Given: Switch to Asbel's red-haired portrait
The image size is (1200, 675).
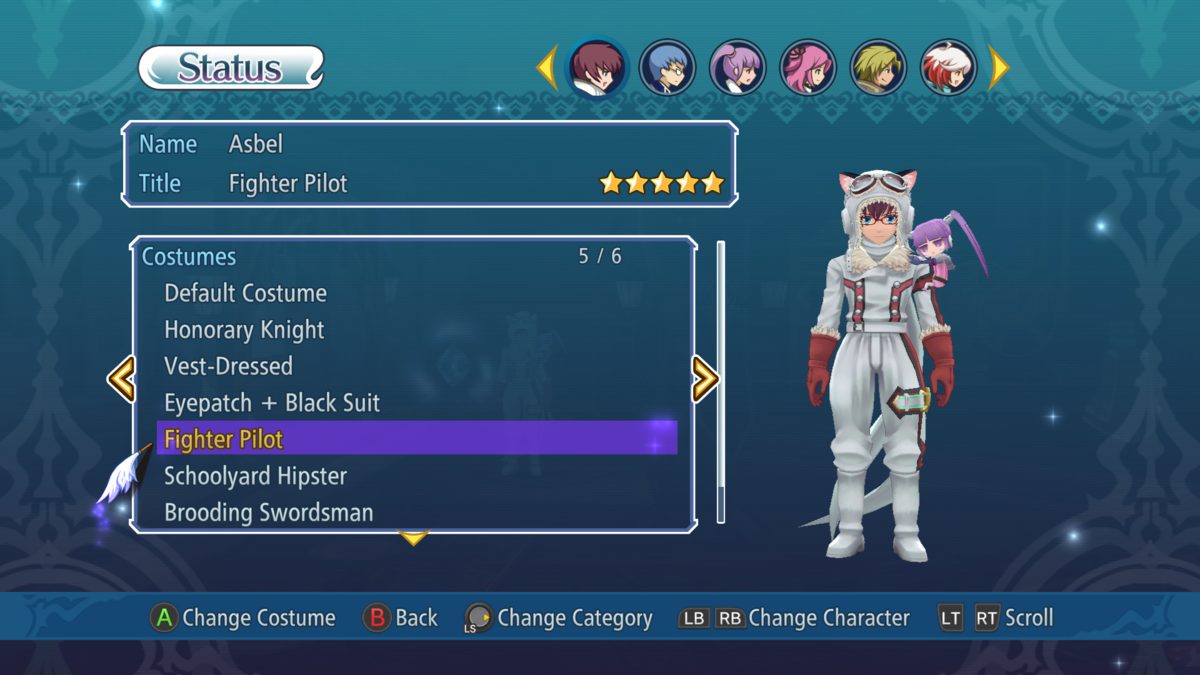Looking at the screenshot, I should pos(597,68).
